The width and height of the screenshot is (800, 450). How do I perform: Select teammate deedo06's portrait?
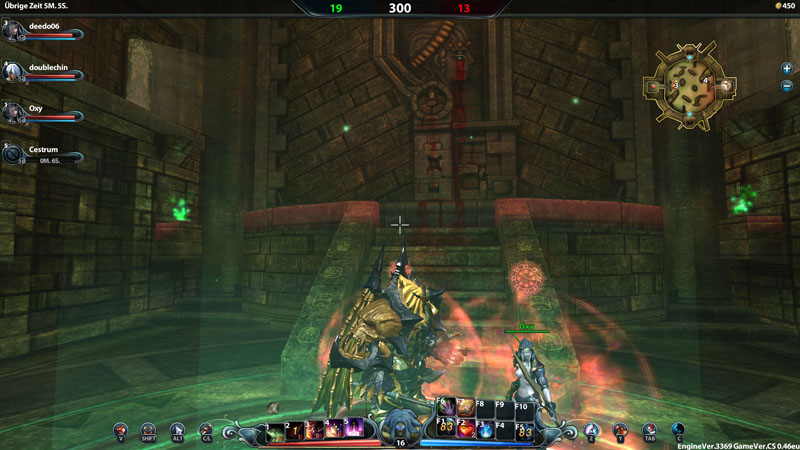pyautogui.click(x=12, y=31)
